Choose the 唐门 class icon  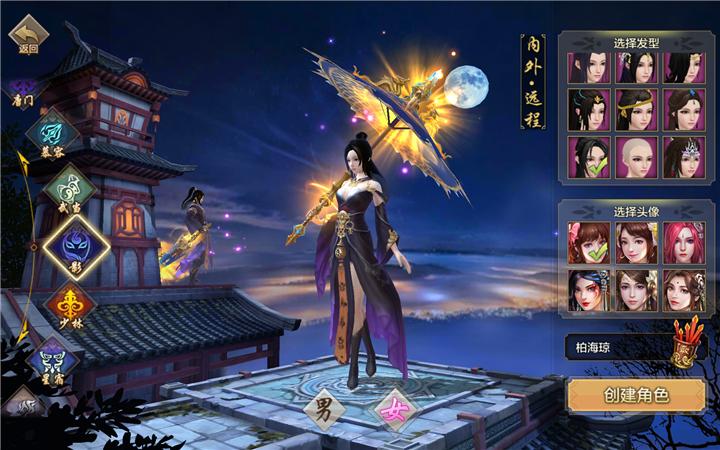(x=22, y=92)
